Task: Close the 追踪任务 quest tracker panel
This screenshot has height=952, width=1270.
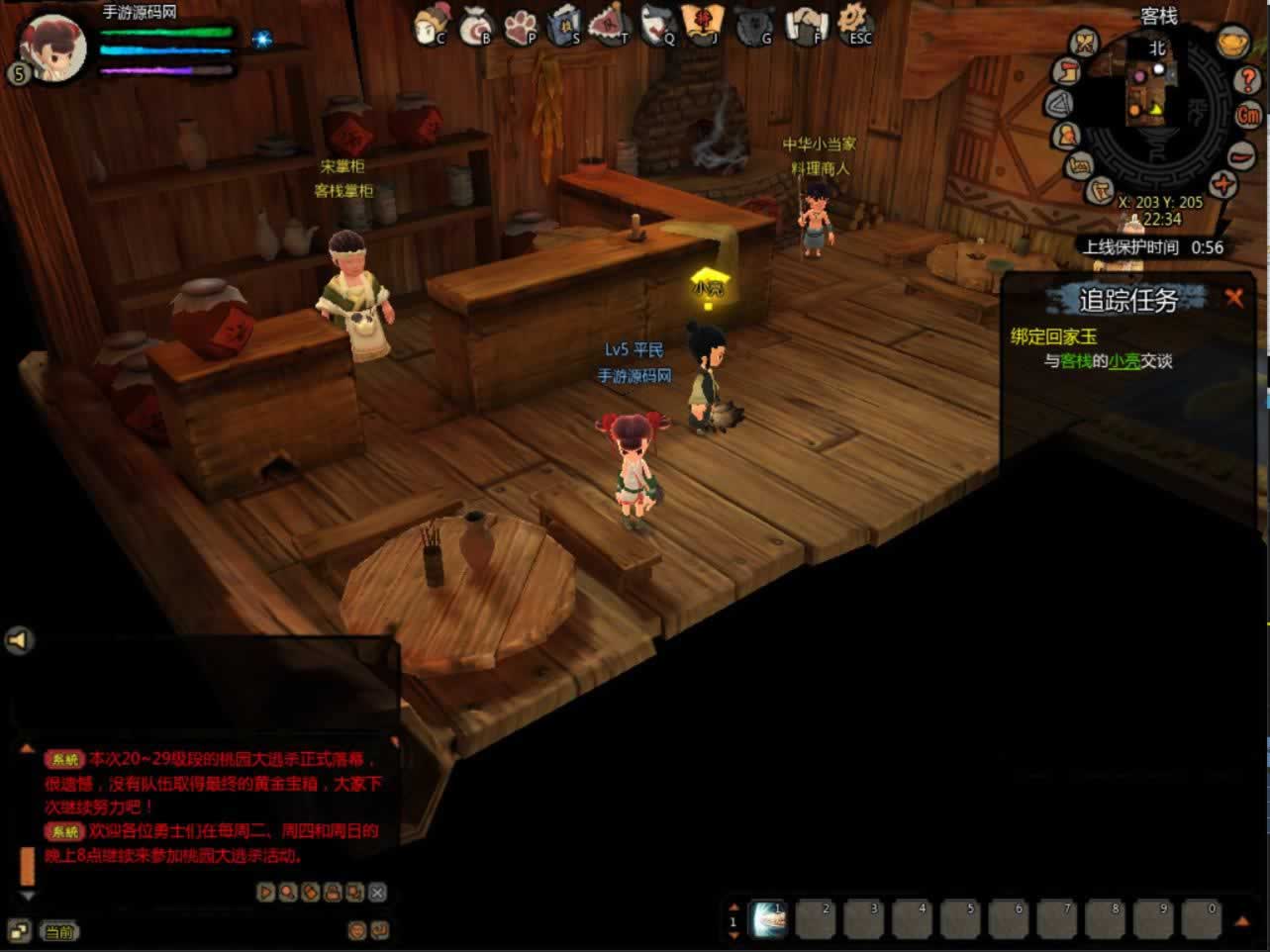Action: [x=1233, y=298]
